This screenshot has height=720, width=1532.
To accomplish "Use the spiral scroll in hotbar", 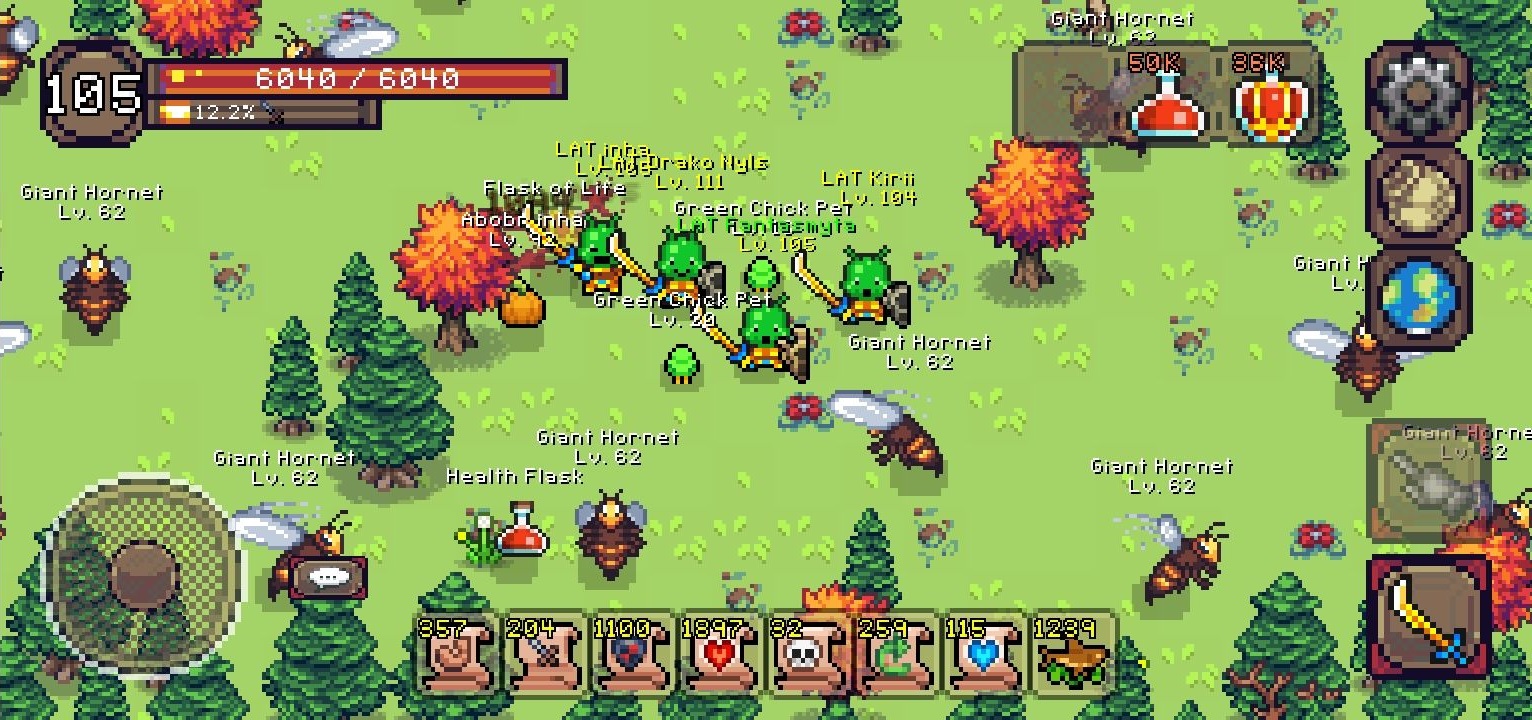I will [457, 655].
